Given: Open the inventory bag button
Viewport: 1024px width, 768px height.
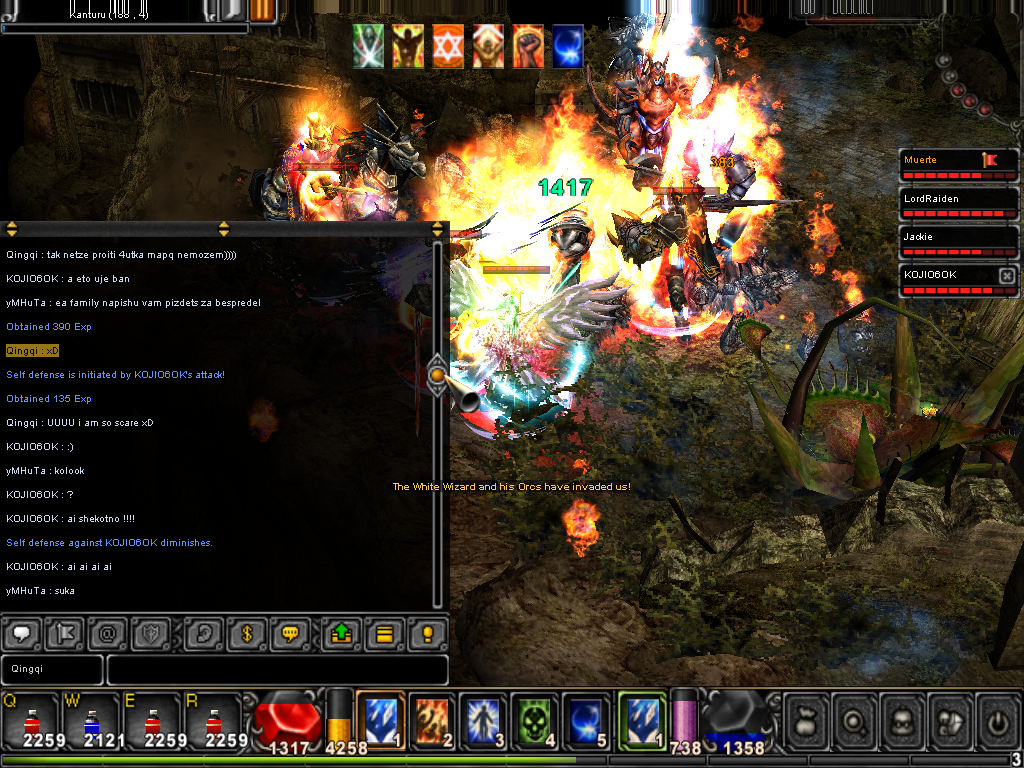Looking at the screenshot, I should [808, 720].
